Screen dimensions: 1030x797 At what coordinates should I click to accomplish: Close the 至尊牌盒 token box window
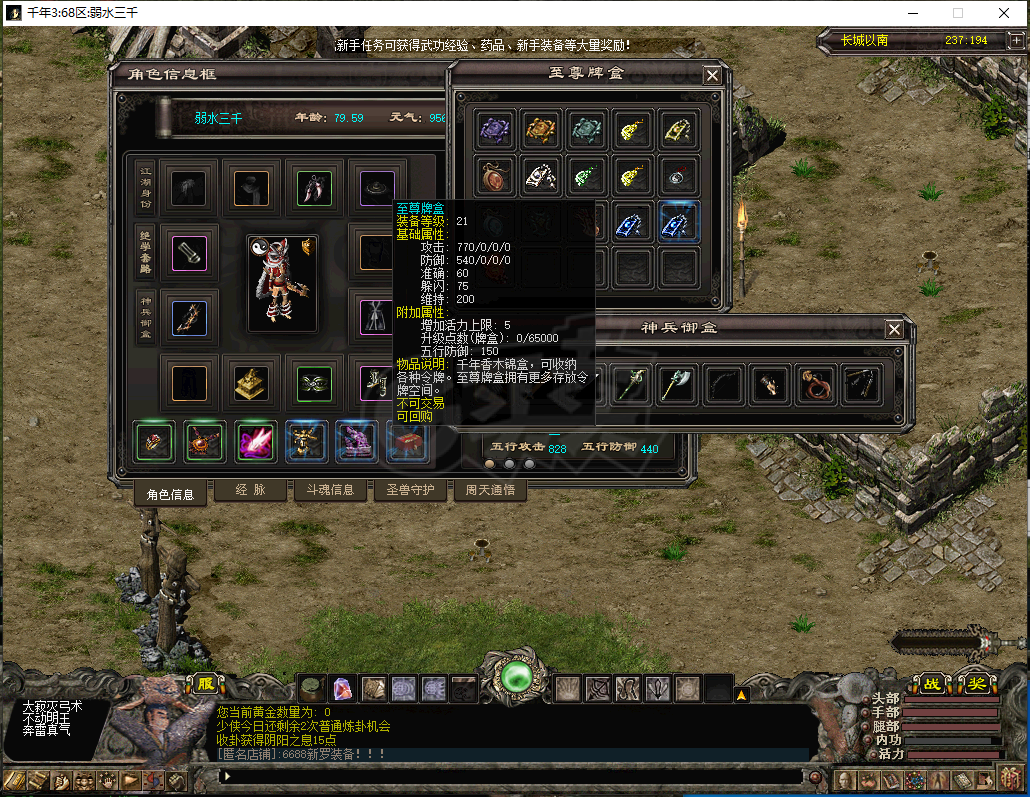pos(712,75)
